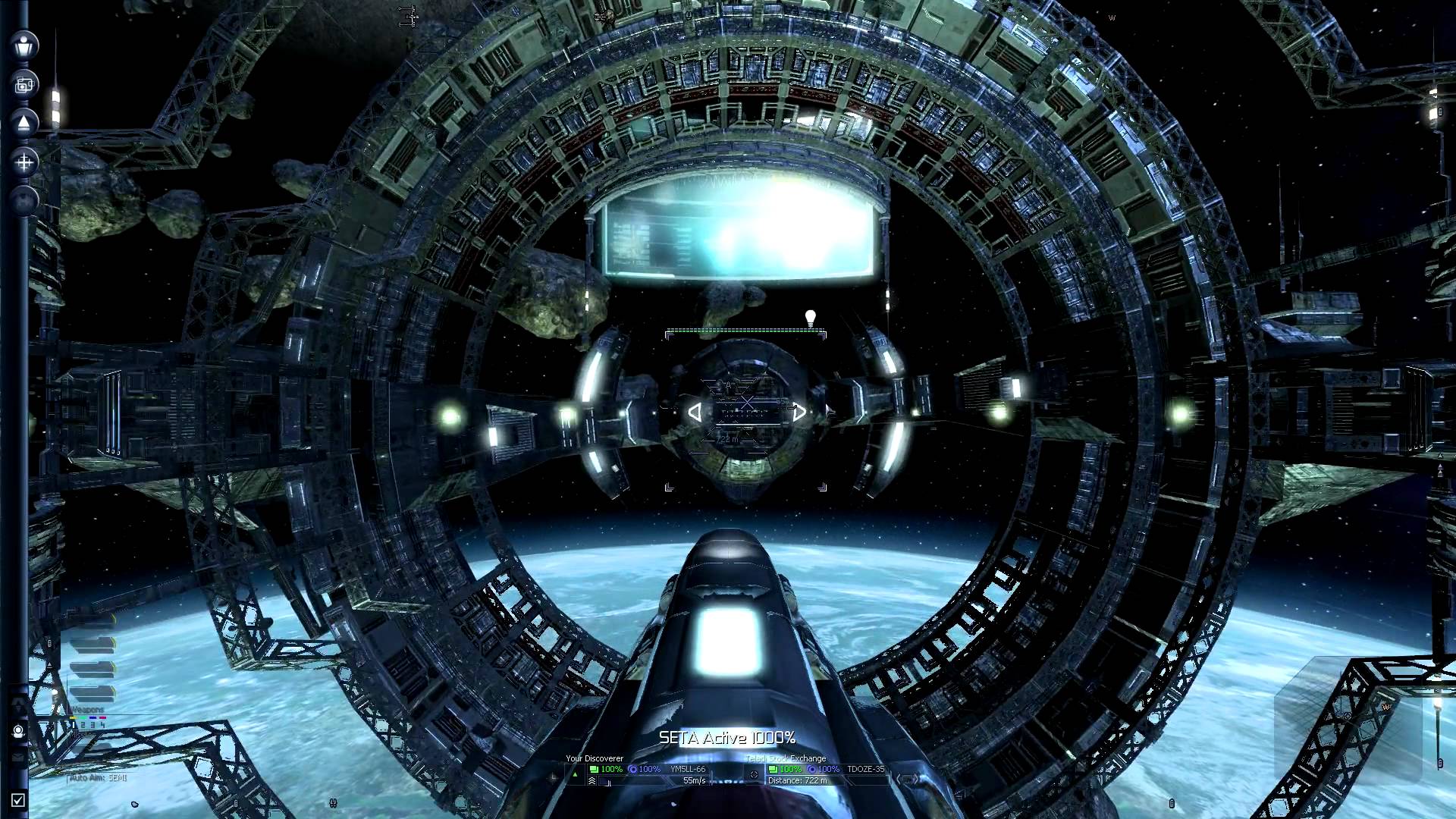Open the video camera view icon on sidebar
Image resolution: width=1456 pixels, height=819 pixels.
[x=24, y=83]
